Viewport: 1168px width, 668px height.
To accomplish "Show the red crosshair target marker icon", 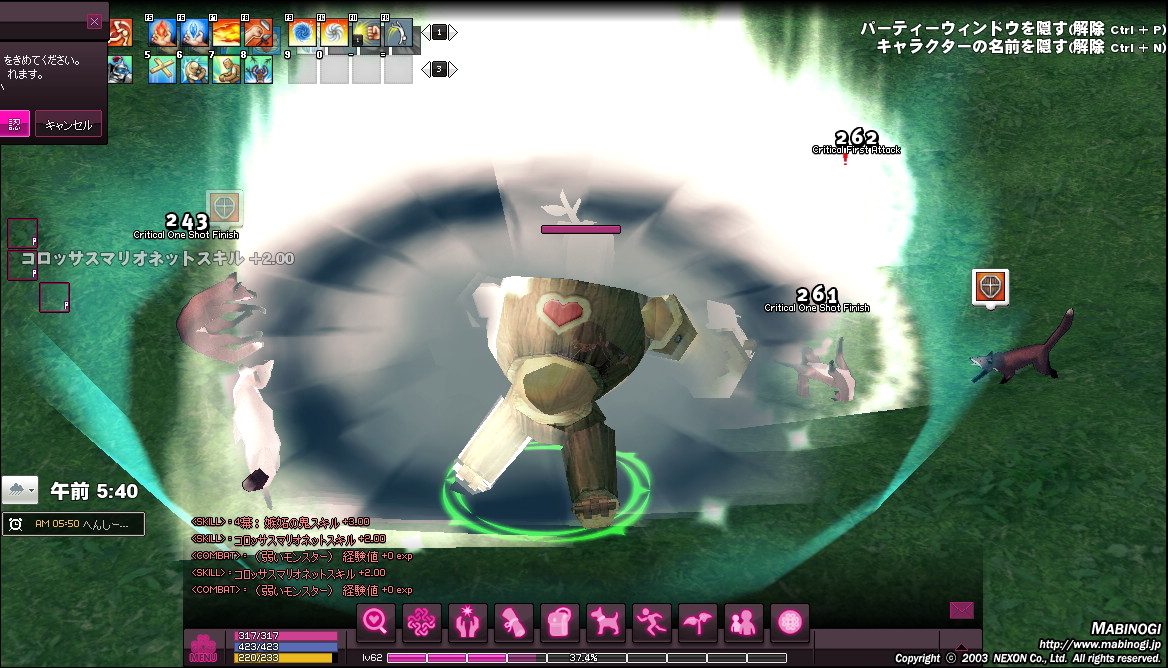I will (990, 287).
